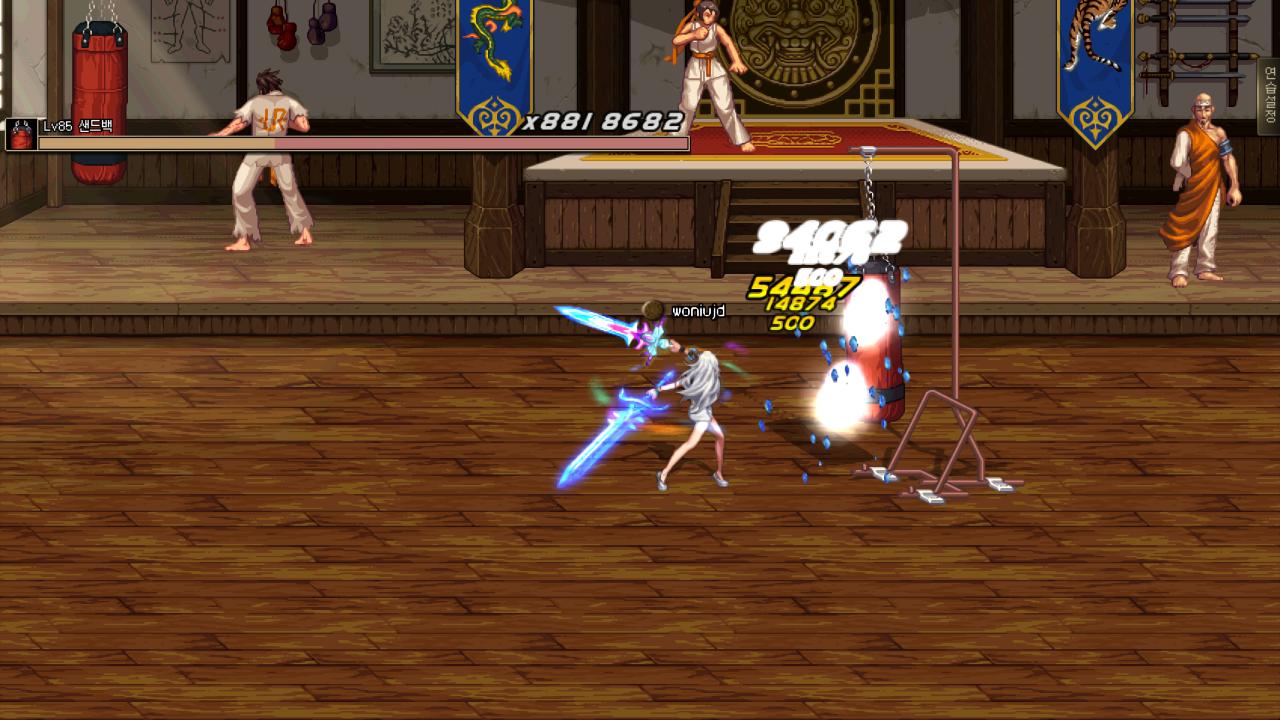This screenshot has height=720, width=1280.
Task: Click the Lv85 sandbag target portrait icon
Action: click(x=21, y=134)
